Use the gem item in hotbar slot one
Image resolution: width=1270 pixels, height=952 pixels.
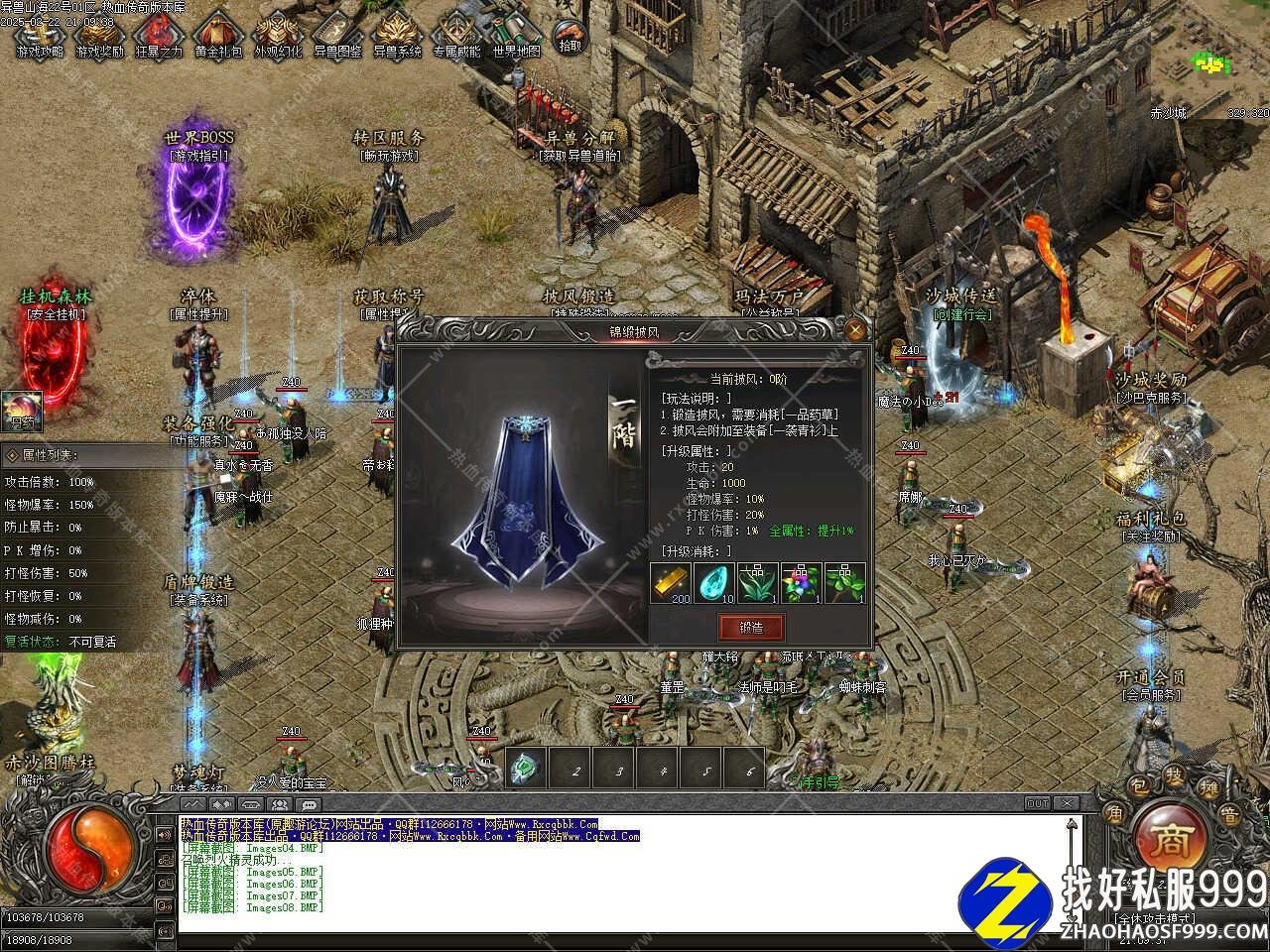pos(526,769)
